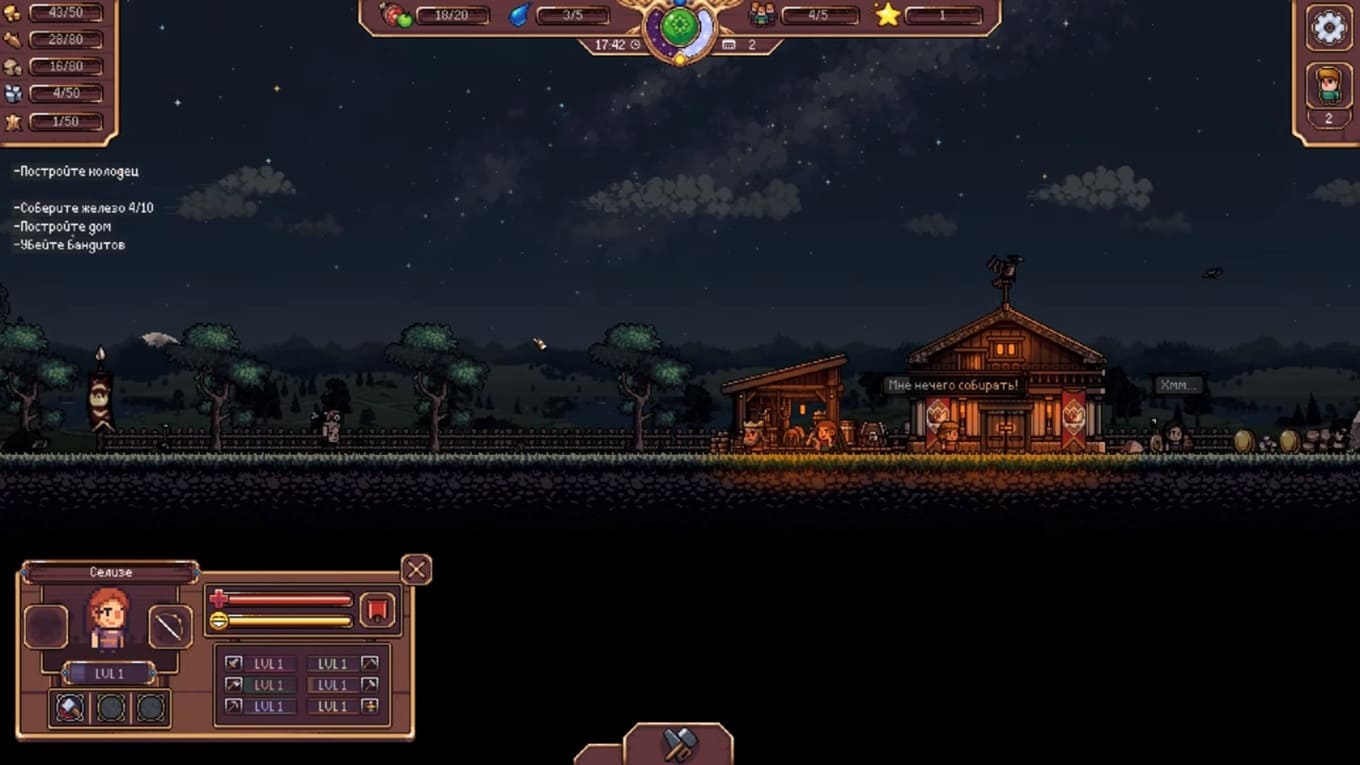The image size is (1360, 765).
Task: Open the settings gear menu
Action: (1328, 28)
